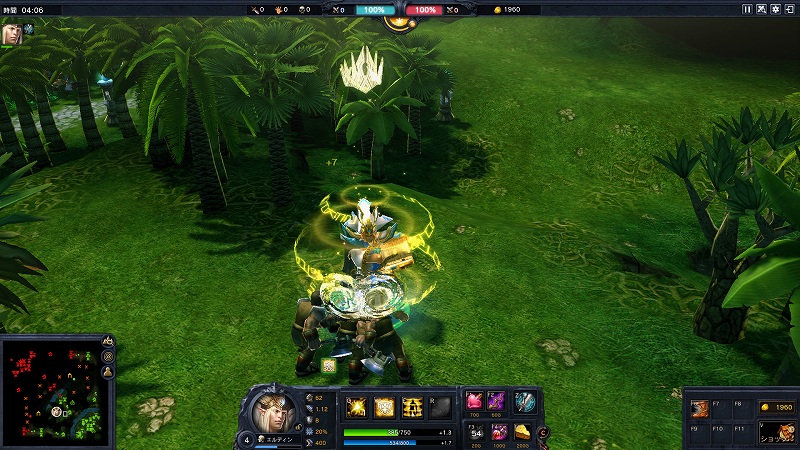This screenshot has width=800, height=450.
Task: Pause the game from top bar
Action: tap(747, 9)
